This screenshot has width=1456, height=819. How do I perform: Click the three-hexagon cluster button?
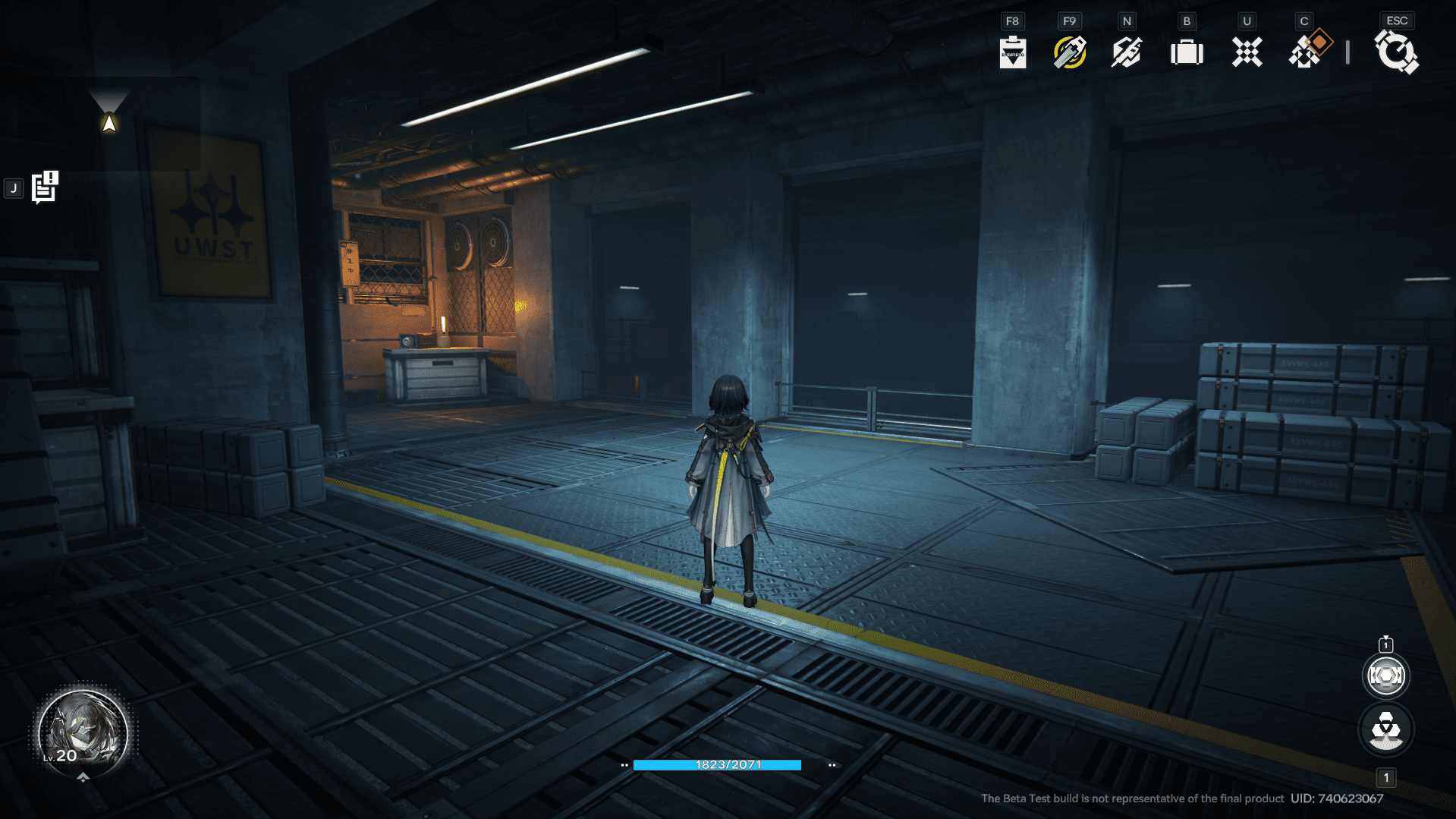[x=1385, y=729]
